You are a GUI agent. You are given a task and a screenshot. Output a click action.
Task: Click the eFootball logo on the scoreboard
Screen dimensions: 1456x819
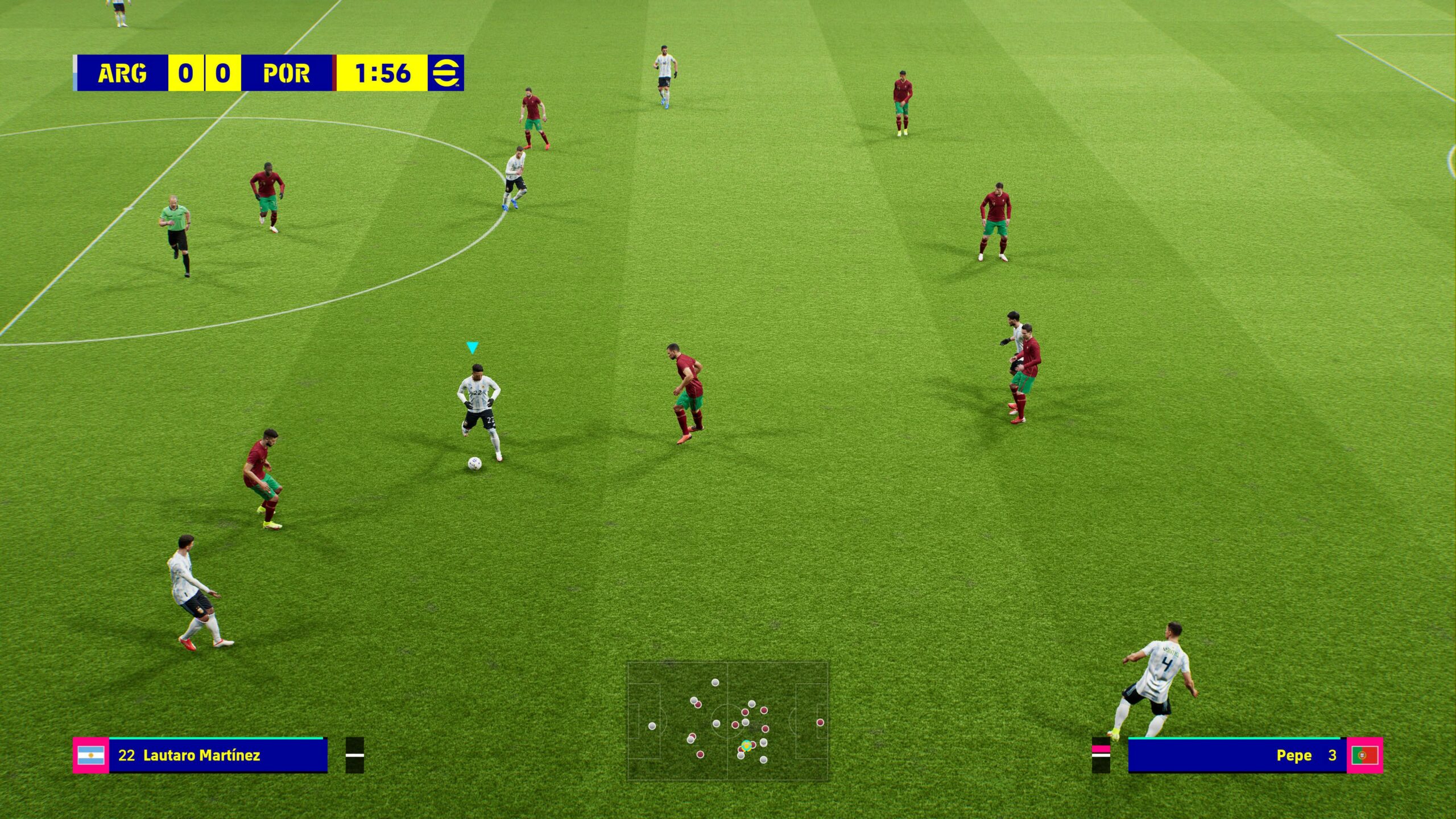click(x=446, y=73)
